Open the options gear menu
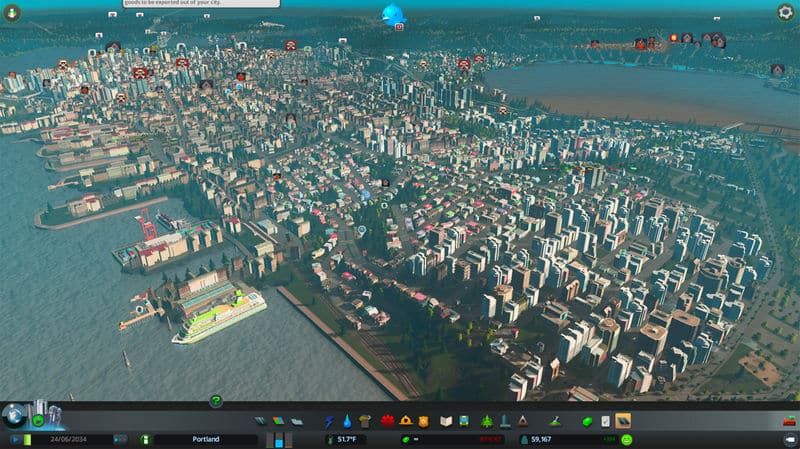The height and width of the screenshot is (449, 800). (786, 12)
